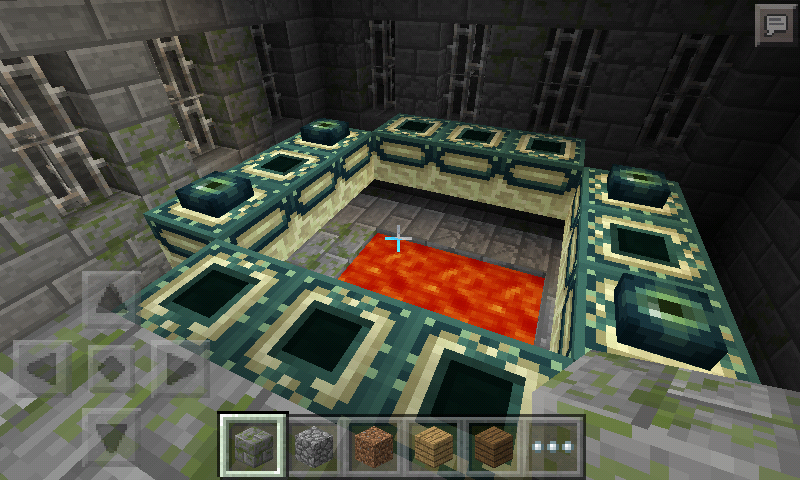
Task: Tap the move backward arrow on the D-pad
Action: coord(111,436)
